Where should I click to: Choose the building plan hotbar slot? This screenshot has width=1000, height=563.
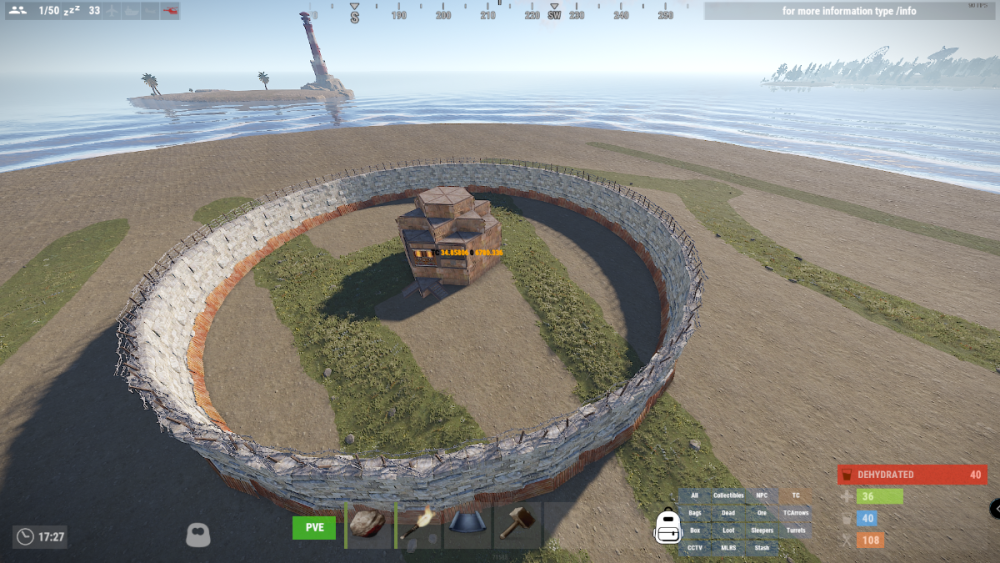tap(468, 525)
